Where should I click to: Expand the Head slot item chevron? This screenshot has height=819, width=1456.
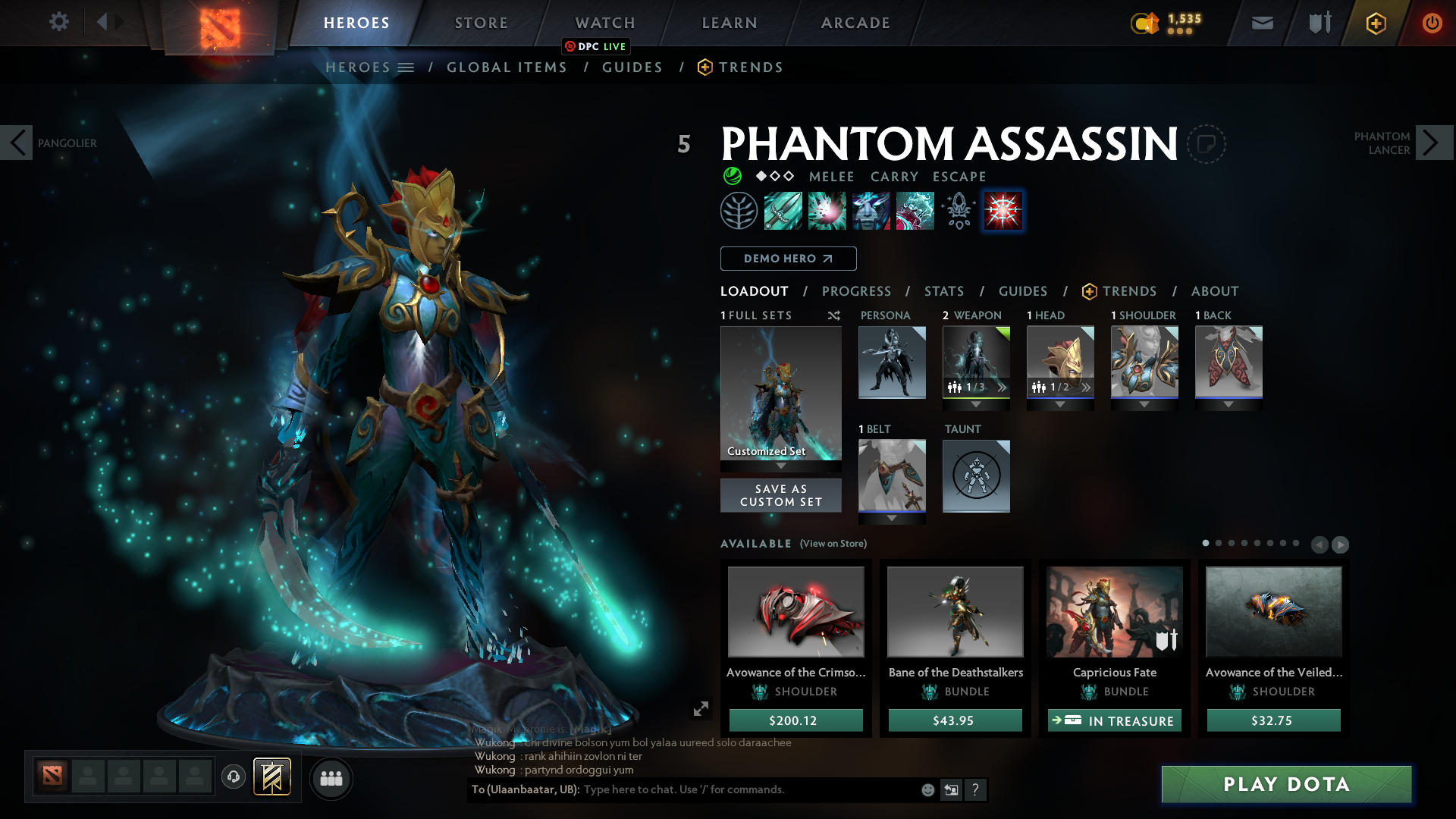pyautogui.click(x=1085, y=388)
